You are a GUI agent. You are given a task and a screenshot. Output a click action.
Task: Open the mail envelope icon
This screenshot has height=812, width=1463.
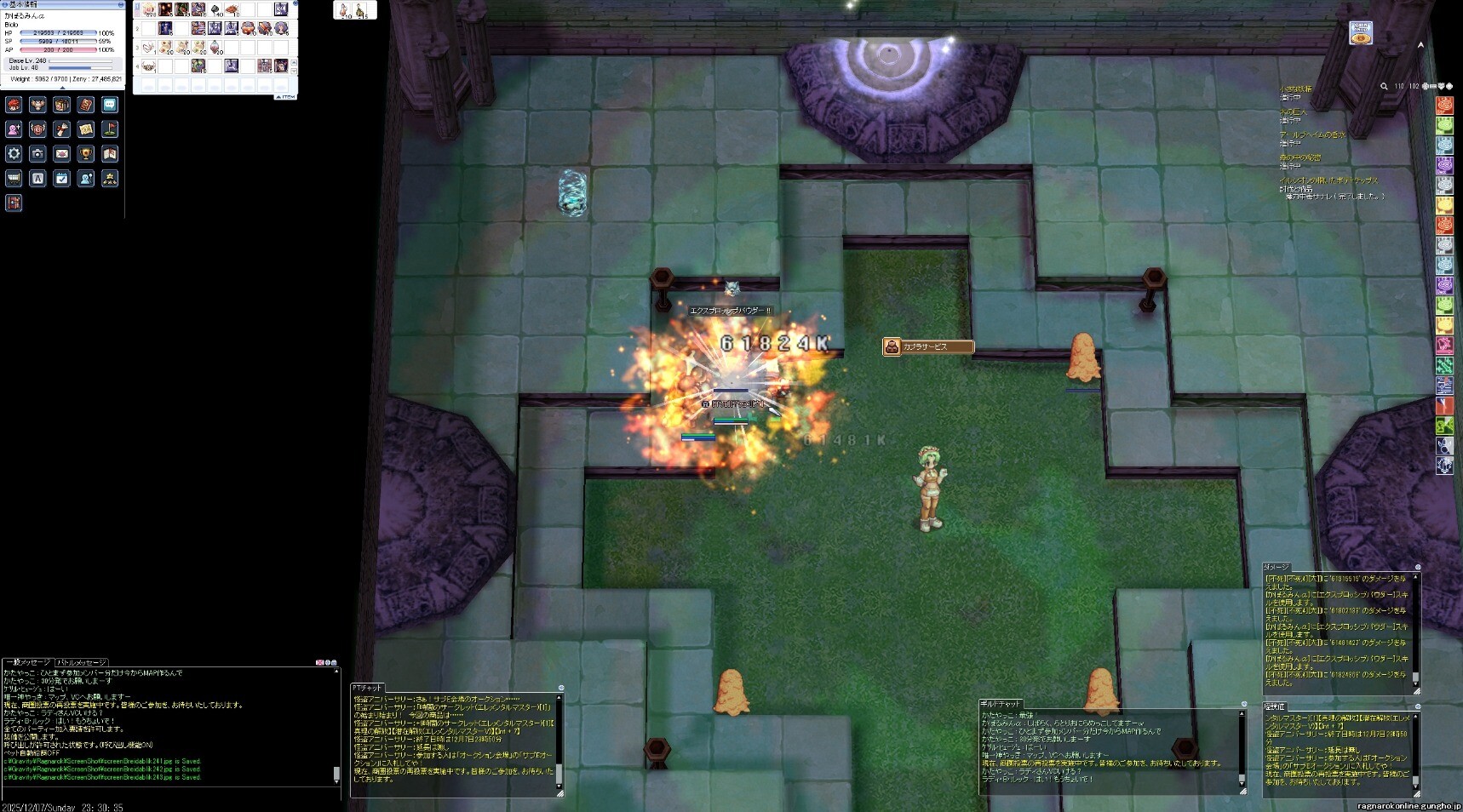[61, 154]
